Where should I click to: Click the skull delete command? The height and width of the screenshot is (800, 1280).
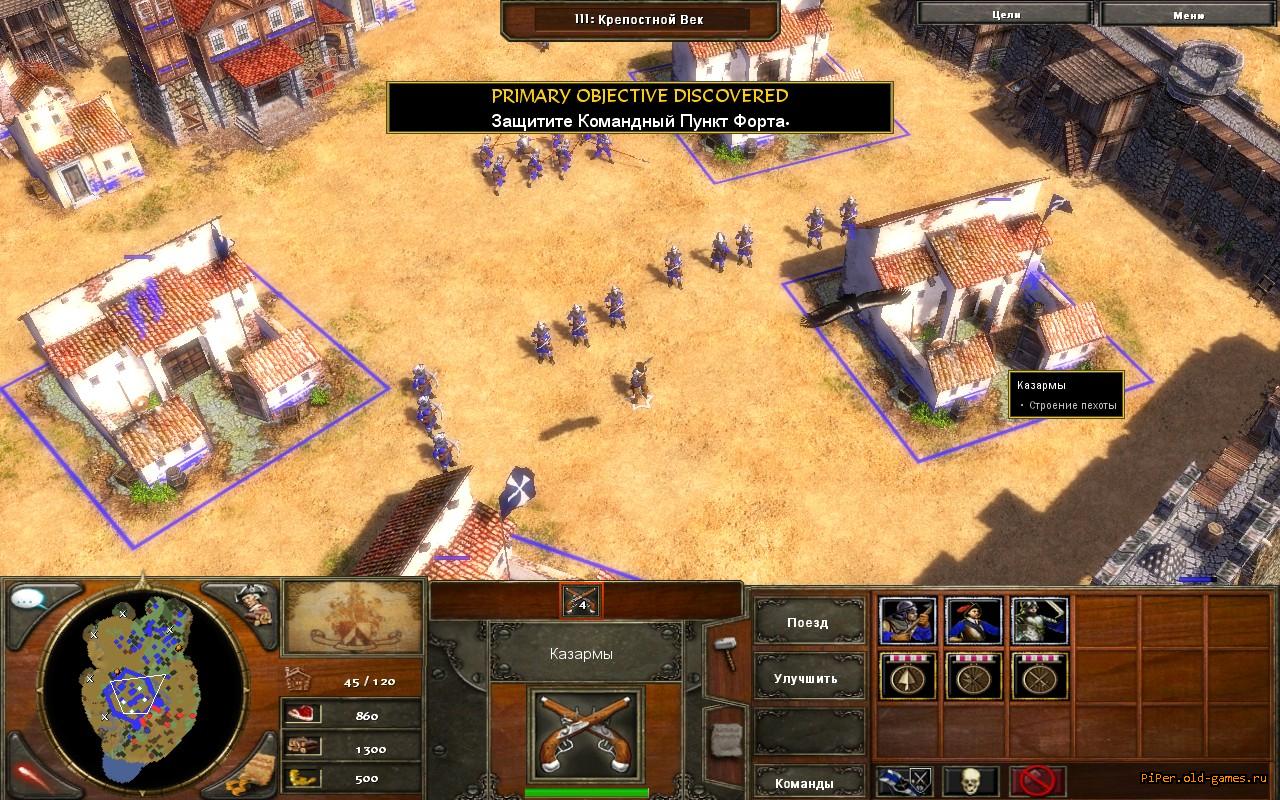[970, 780]
